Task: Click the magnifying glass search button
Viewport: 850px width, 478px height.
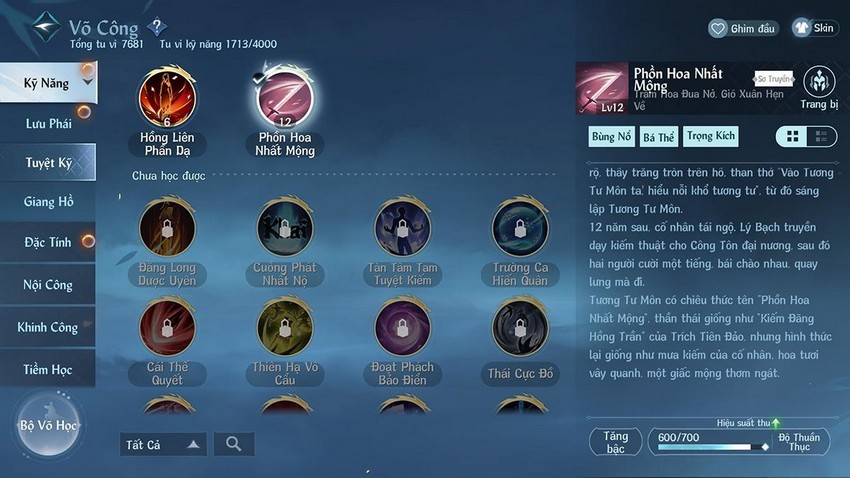Action: [234, 444]
